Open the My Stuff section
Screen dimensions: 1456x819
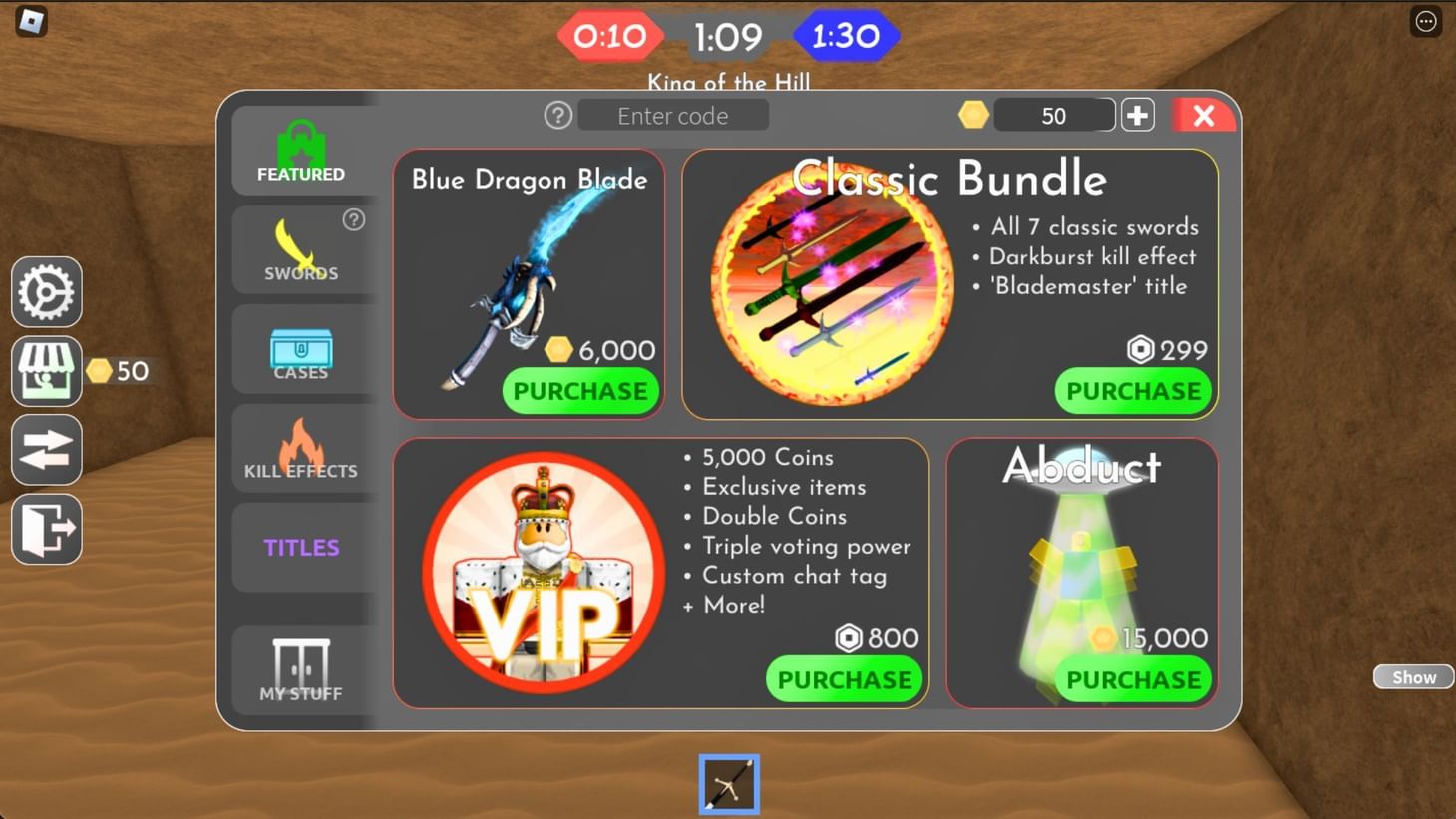pyautogui.click(x=301, y=670)
